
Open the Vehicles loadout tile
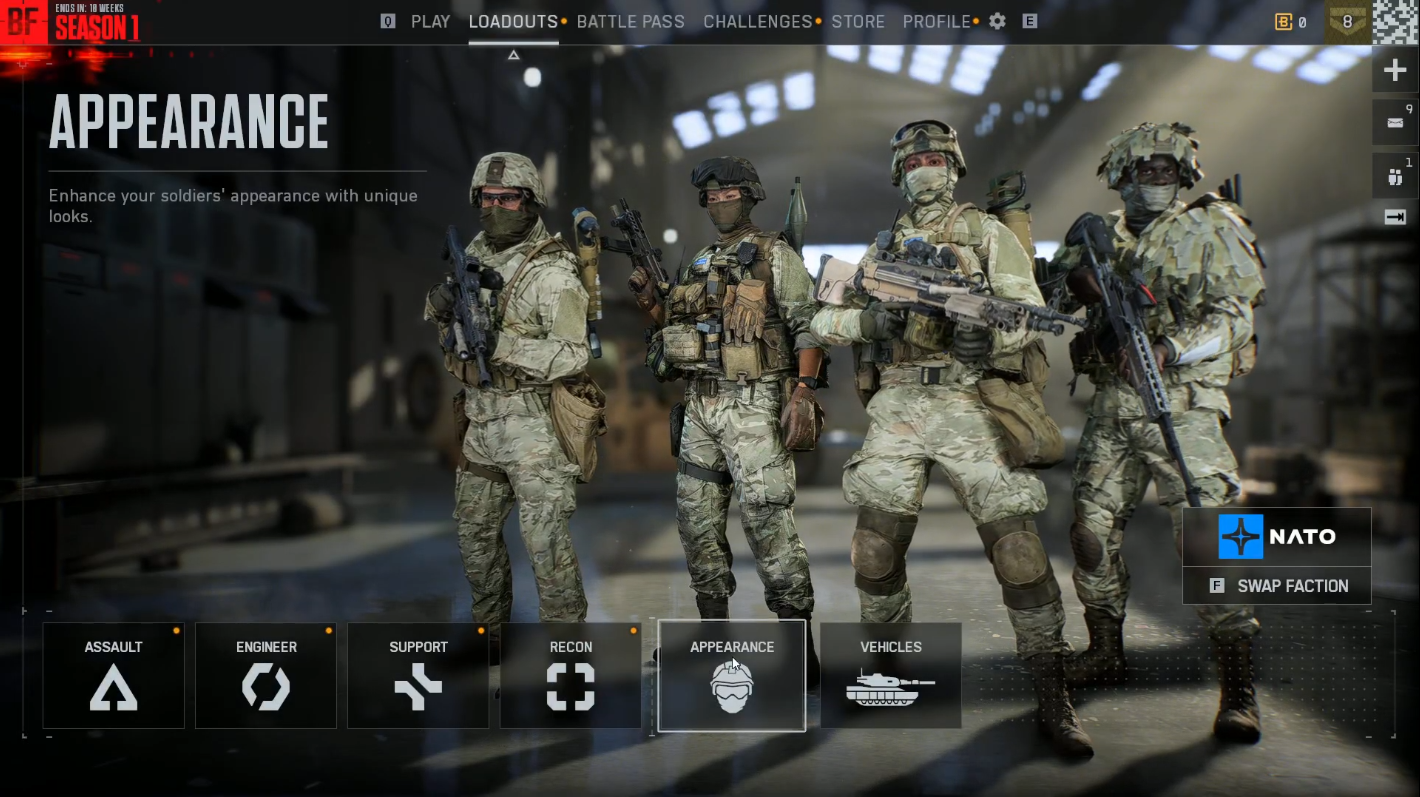[891, 675]
